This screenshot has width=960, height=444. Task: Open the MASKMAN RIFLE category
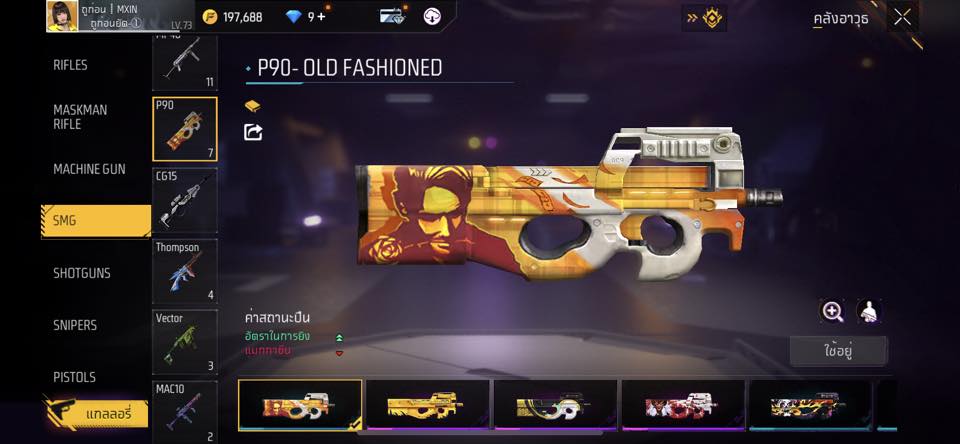80,117
